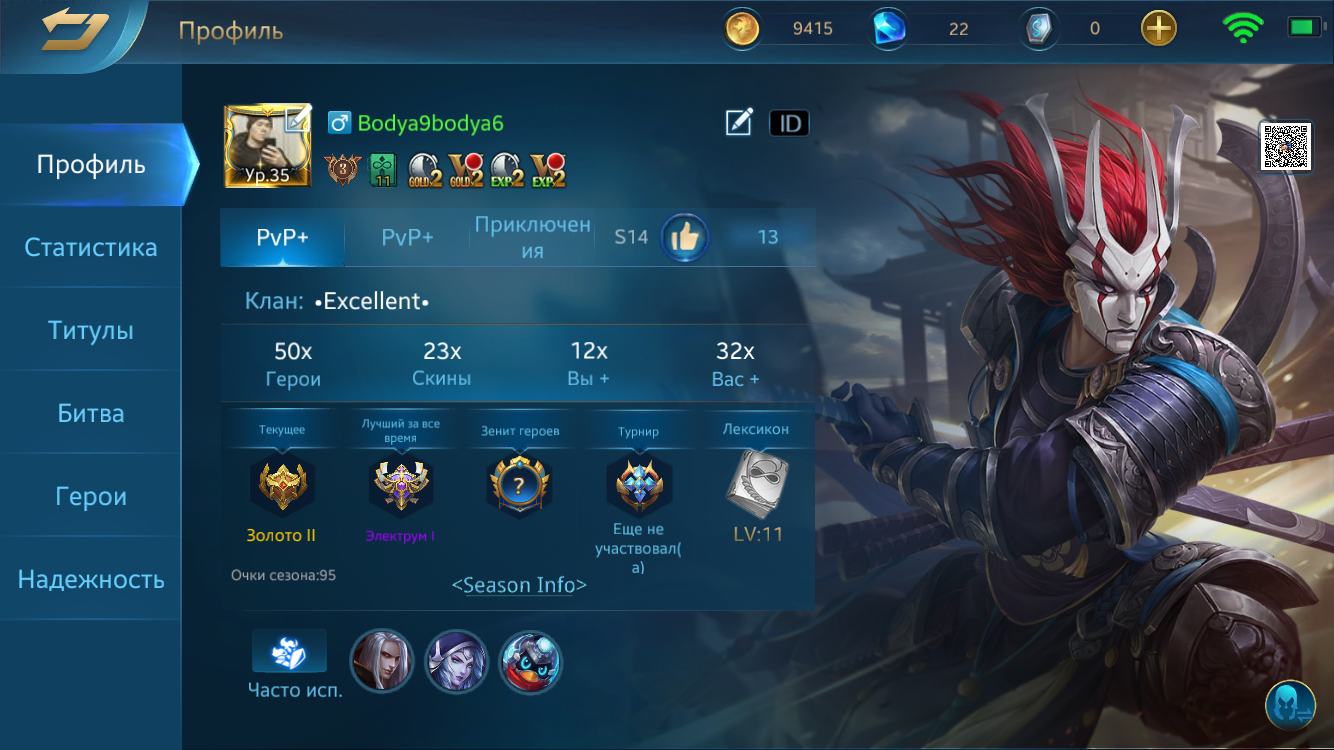
Task: Open the Текущее rank section
Action: (281, 483)
